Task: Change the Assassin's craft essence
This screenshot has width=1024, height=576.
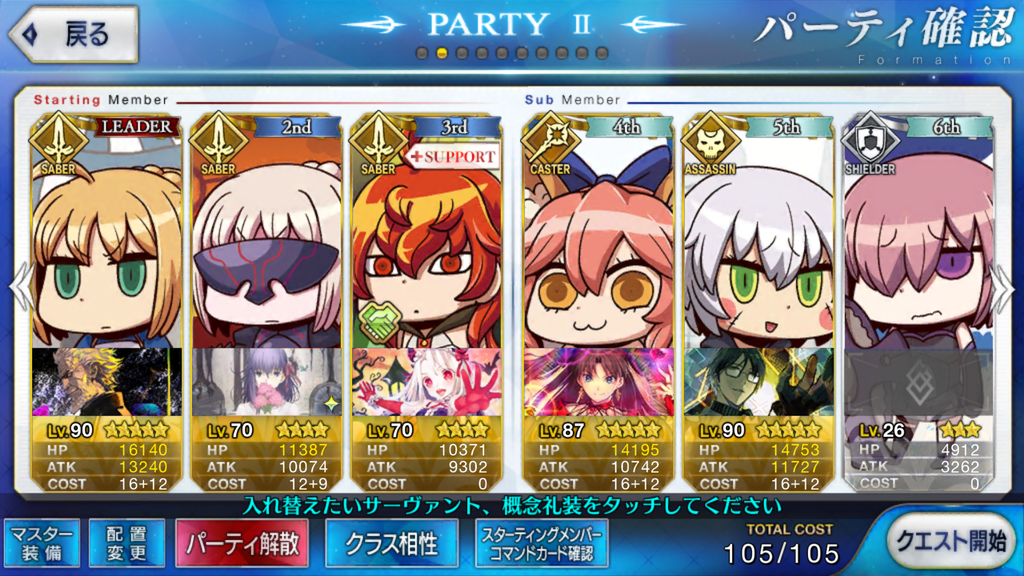Action: 759,382
